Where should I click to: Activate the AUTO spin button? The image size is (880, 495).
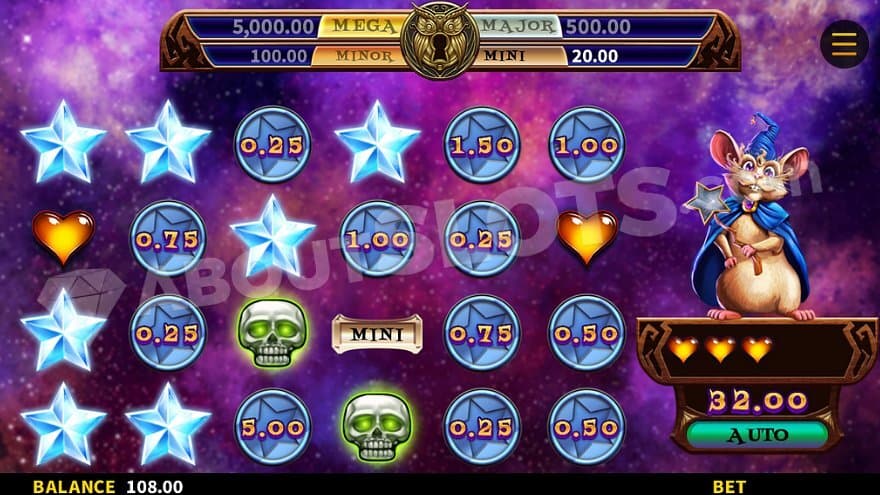tap(757, 435)
